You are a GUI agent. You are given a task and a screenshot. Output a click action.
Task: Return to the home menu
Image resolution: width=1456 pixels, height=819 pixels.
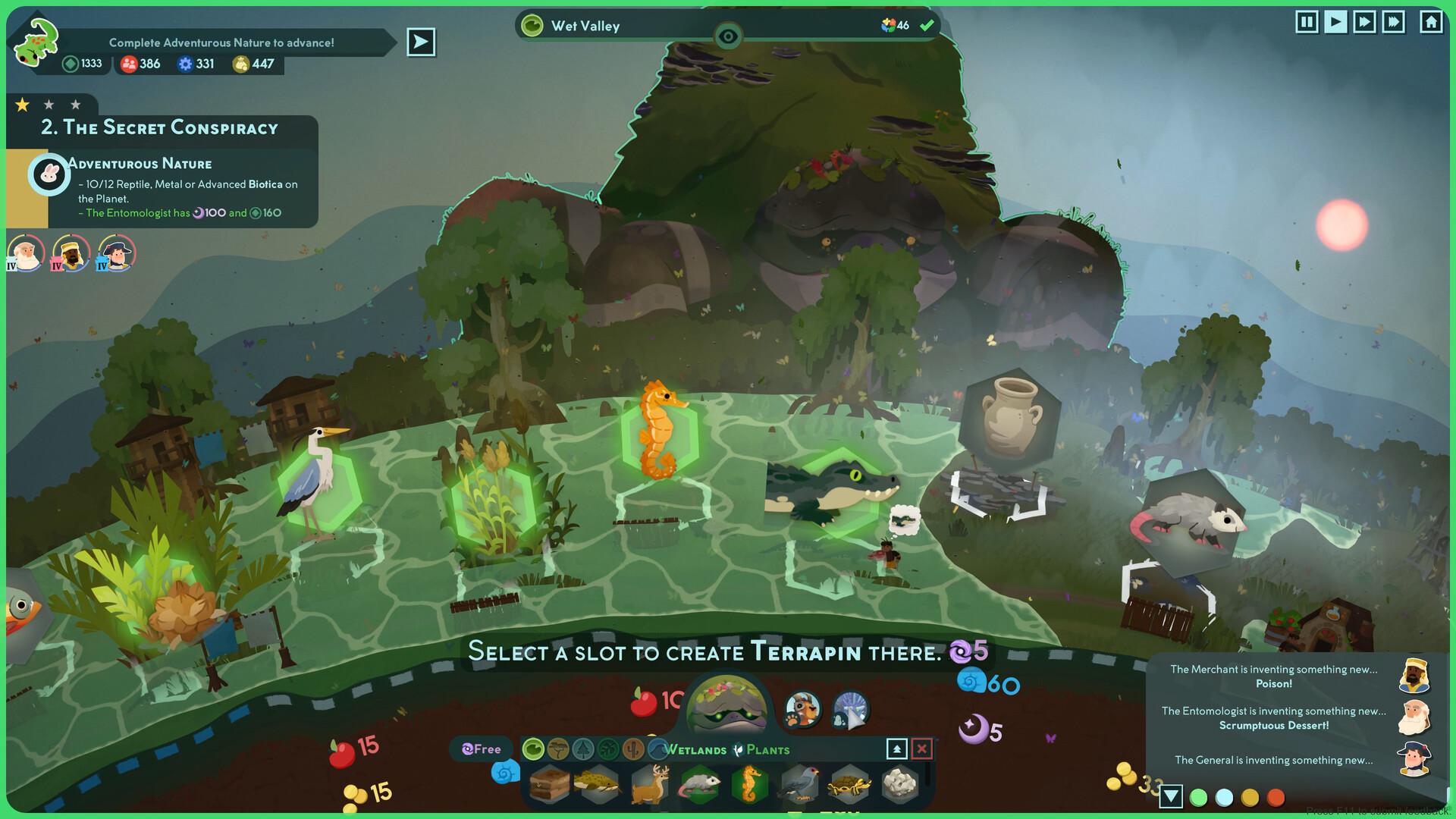pos(1431,22)
